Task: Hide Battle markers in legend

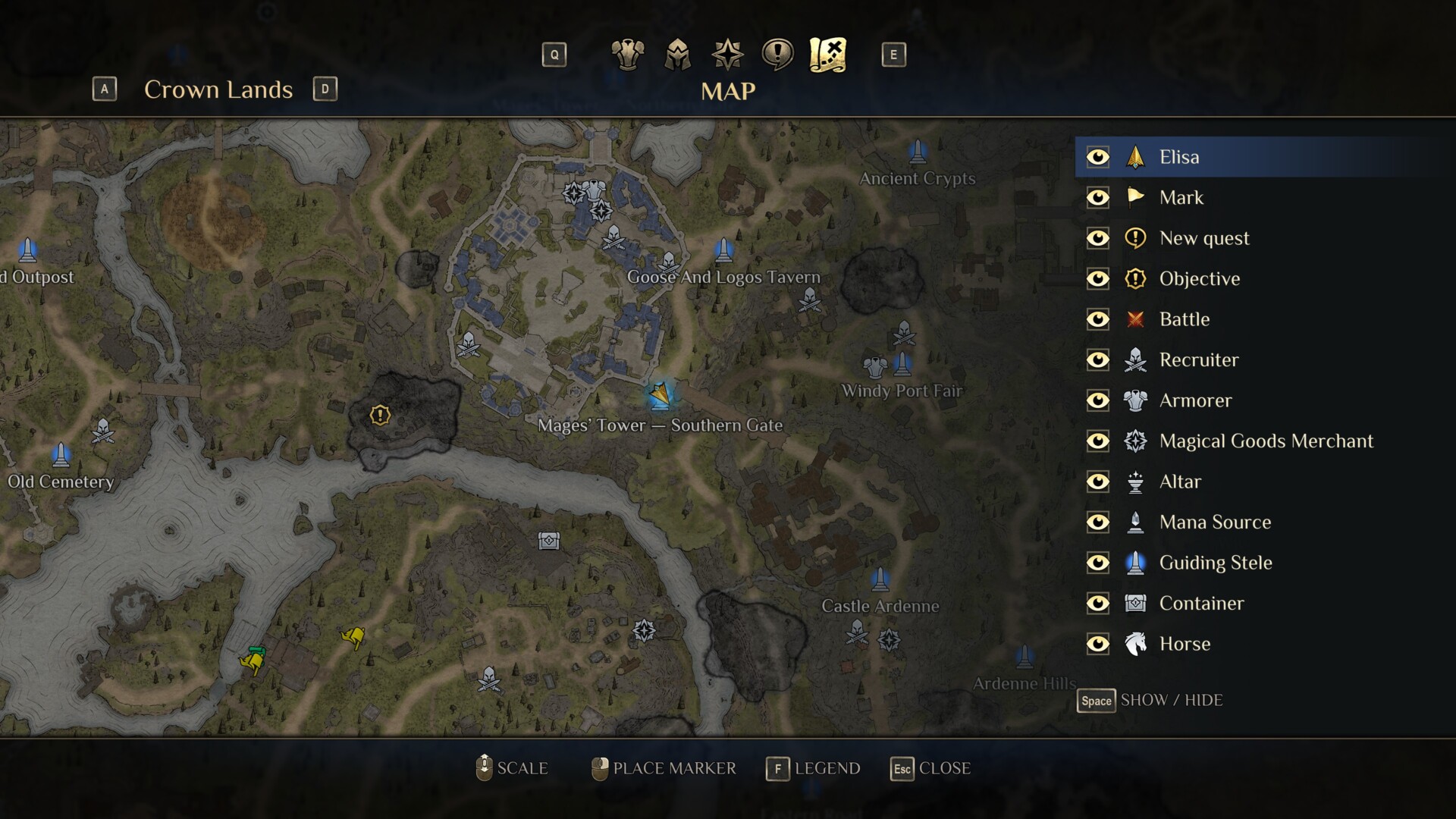Action: (1097, 319)
